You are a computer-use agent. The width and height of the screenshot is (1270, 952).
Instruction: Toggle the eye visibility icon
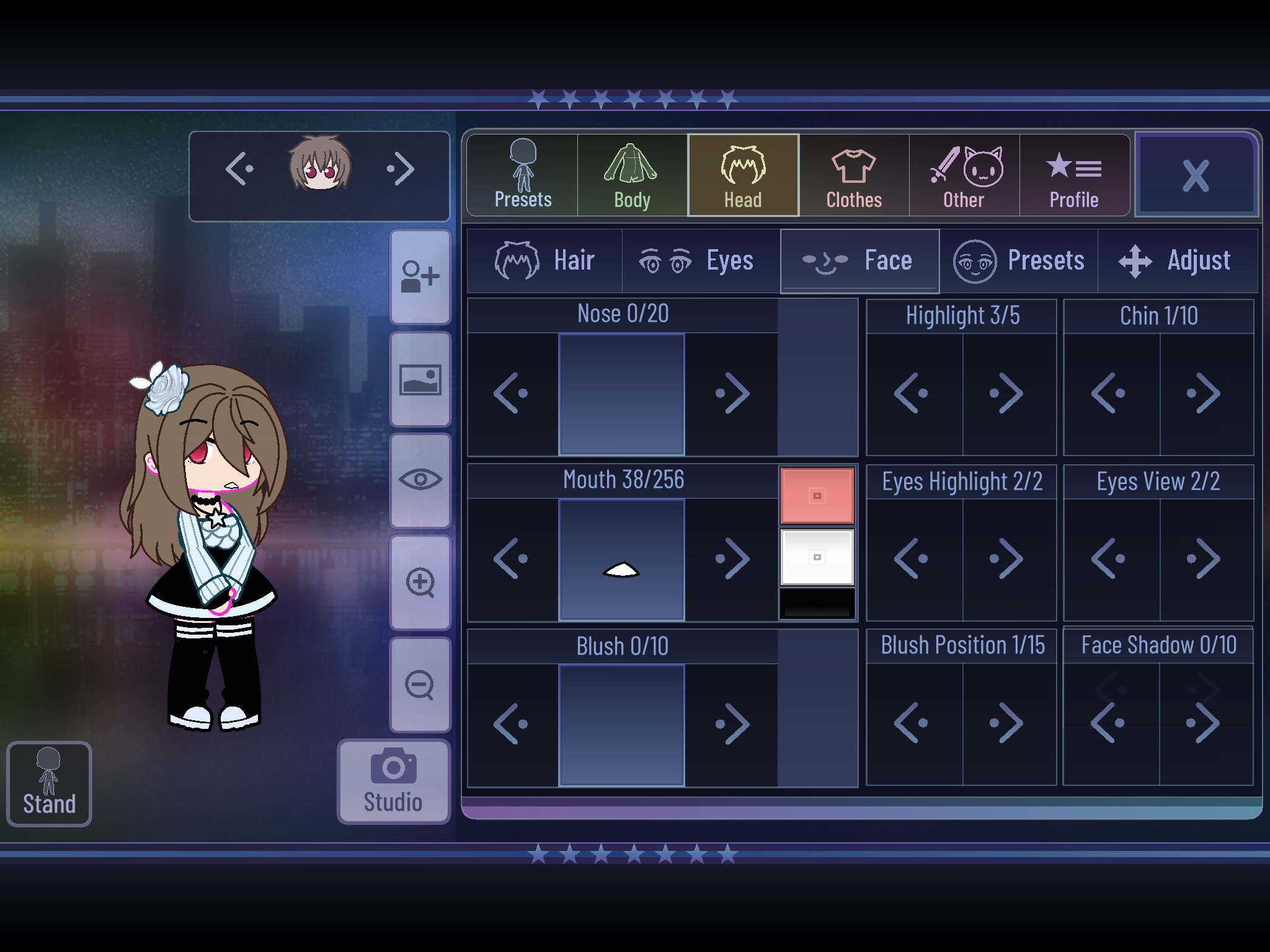[420, 480]
